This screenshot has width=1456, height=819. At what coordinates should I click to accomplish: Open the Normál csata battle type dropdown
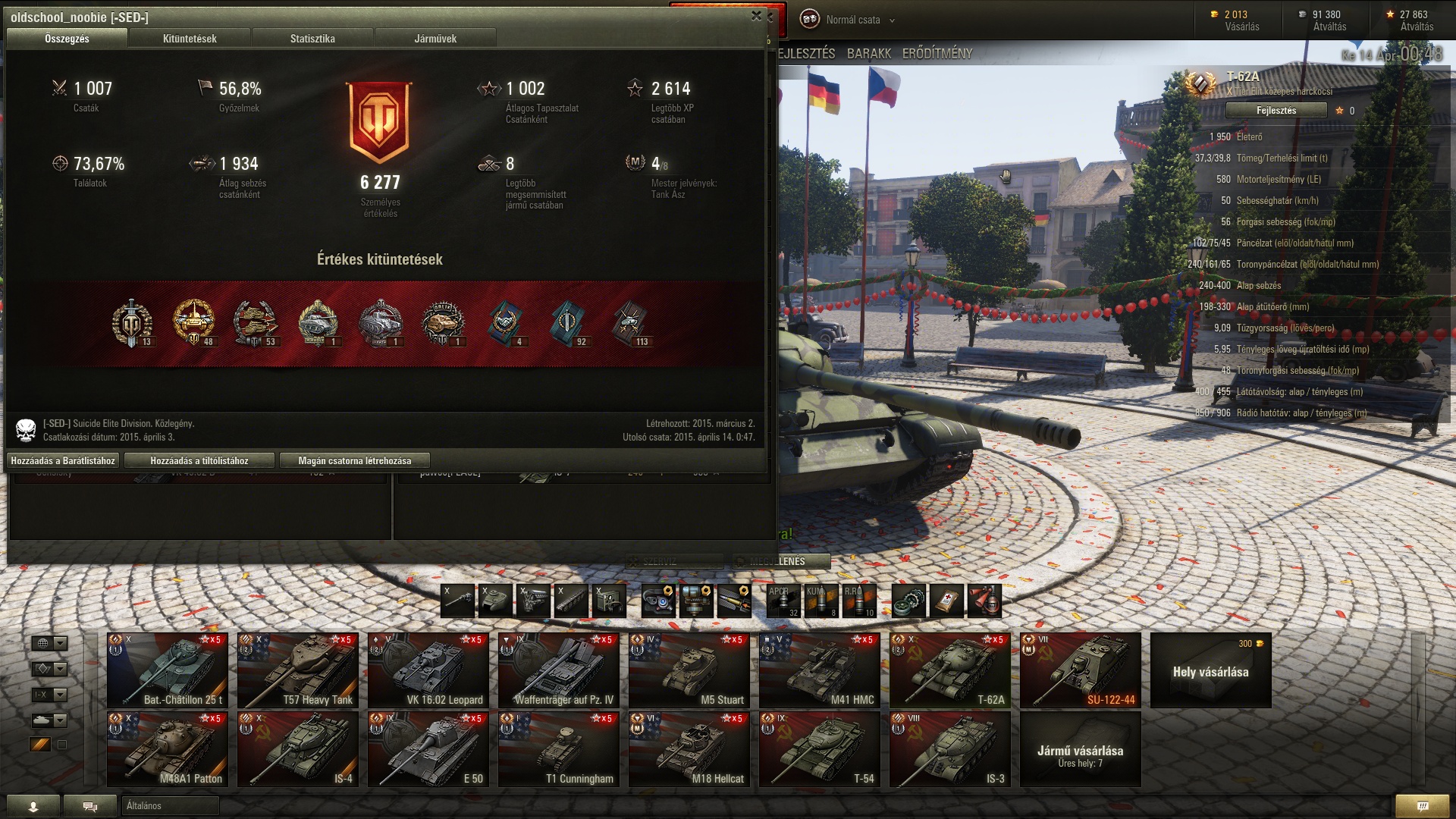click(x=853, y=20)
